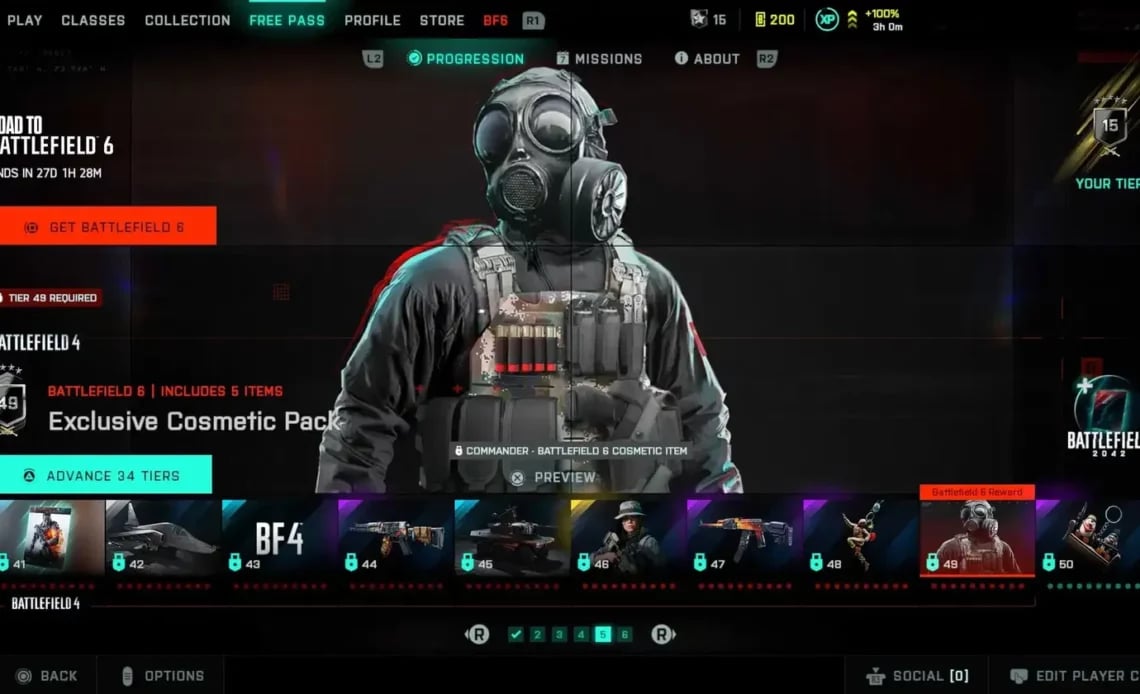The height and width of the screenshot is (694, 1140).
Task: Advance 34 tiers with the cyan button
Action: click(105, 476)
